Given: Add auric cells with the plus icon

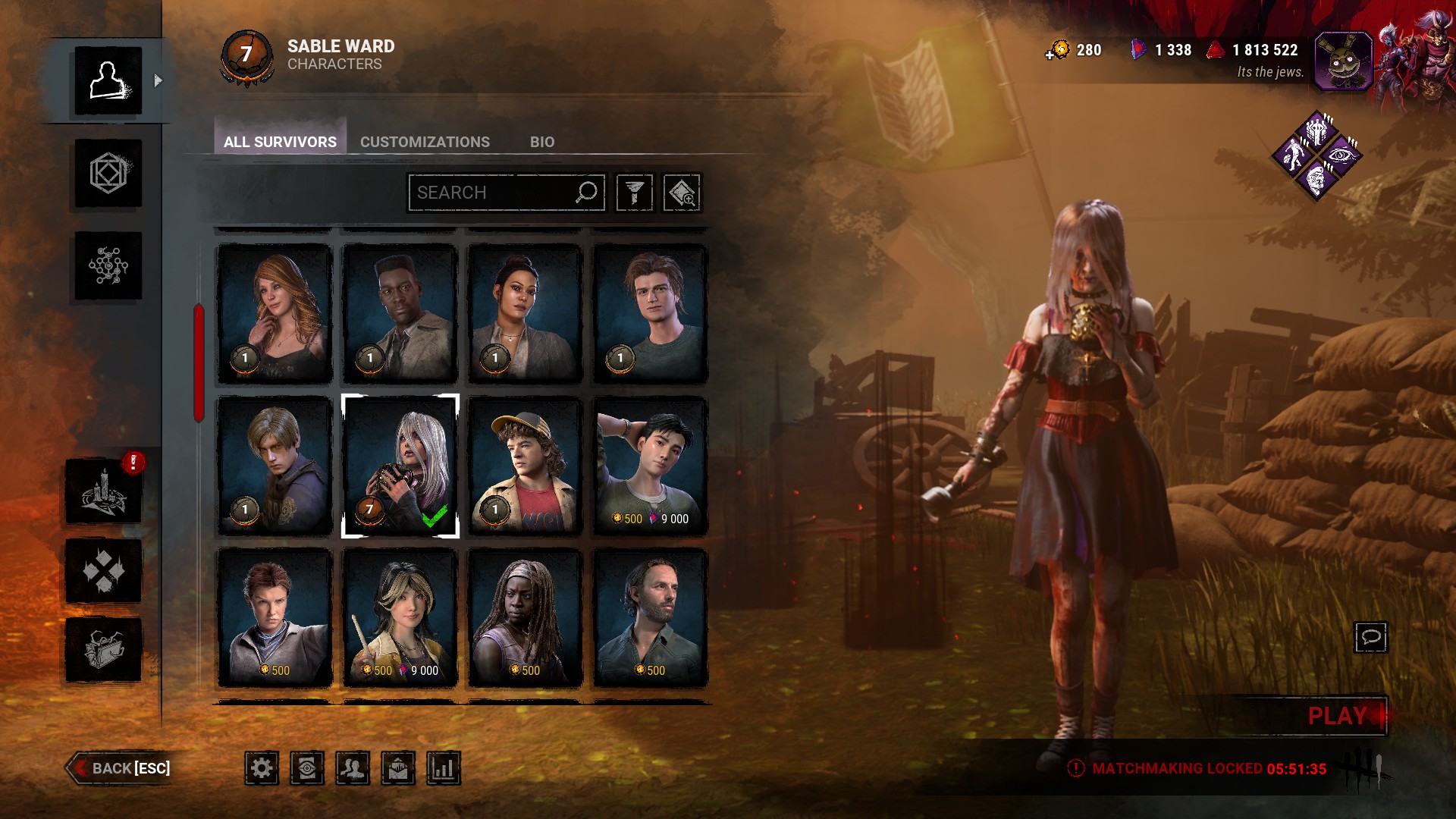Looking at the screenshot, I should (1050, 54).
